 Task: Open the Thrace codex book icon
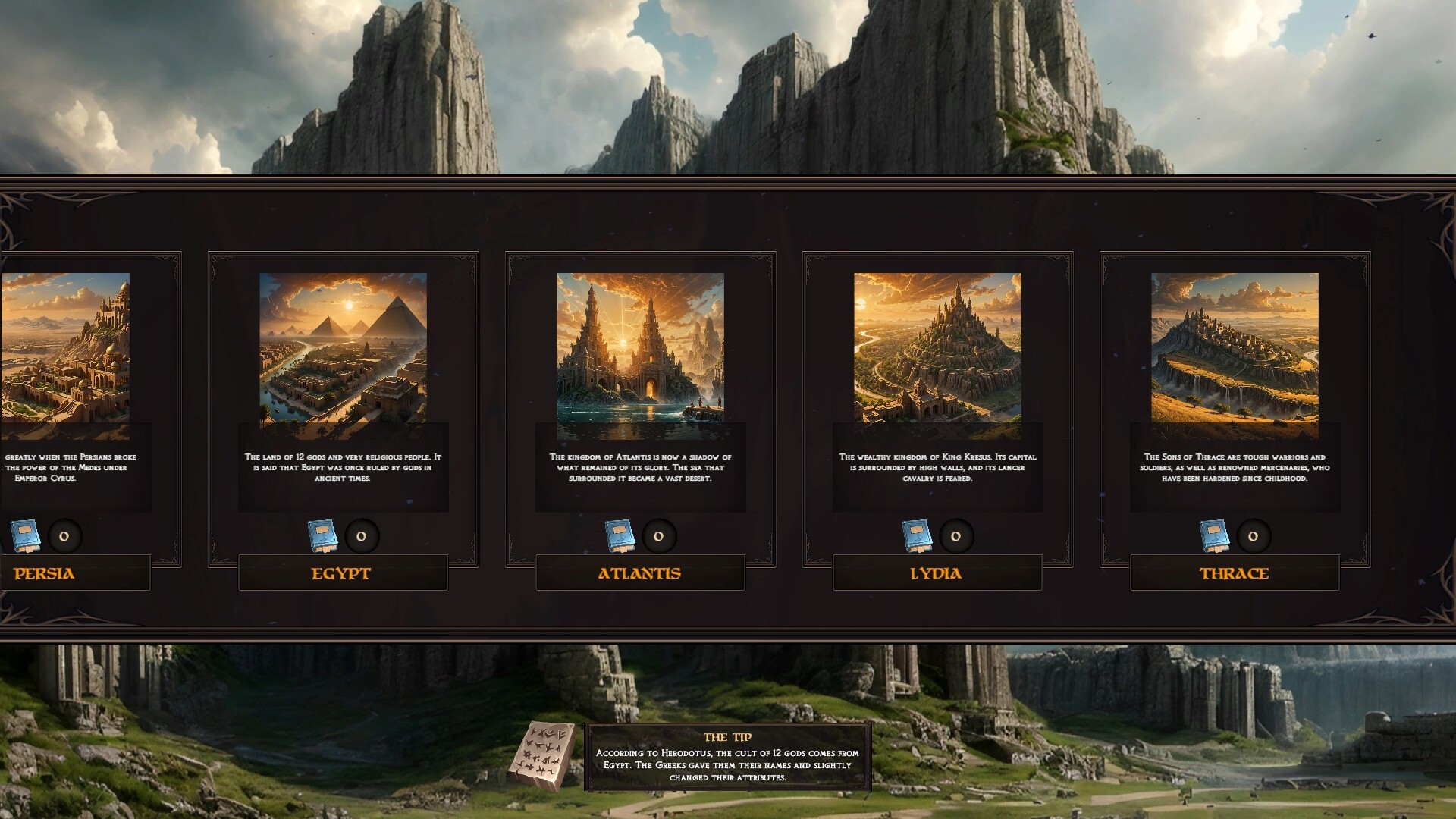pyautogui.click(x=1215, y=536)
